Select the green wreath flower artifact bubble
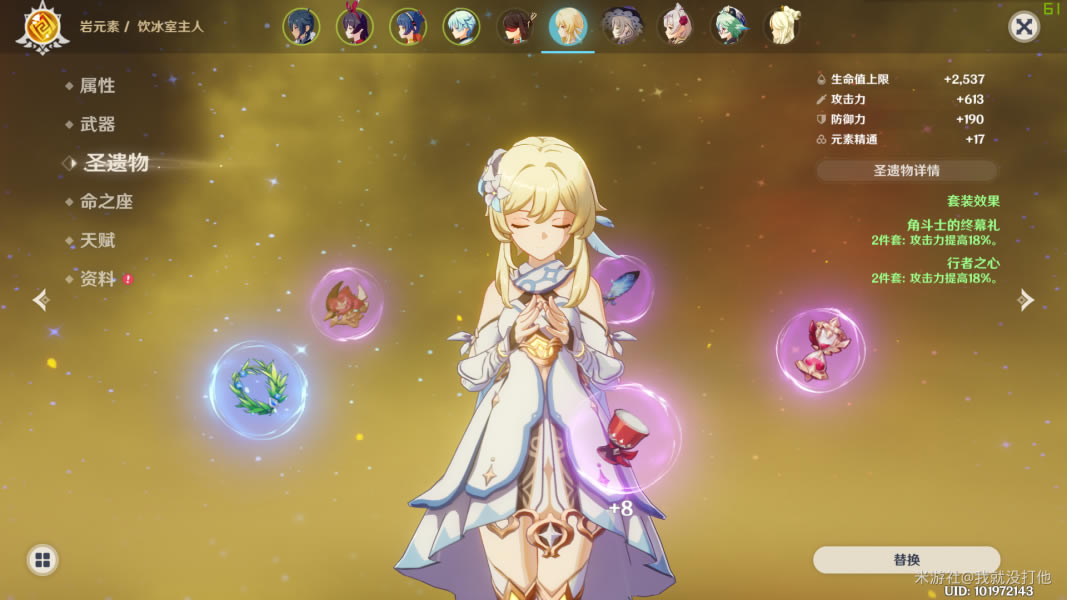 [x=258, y=389]
